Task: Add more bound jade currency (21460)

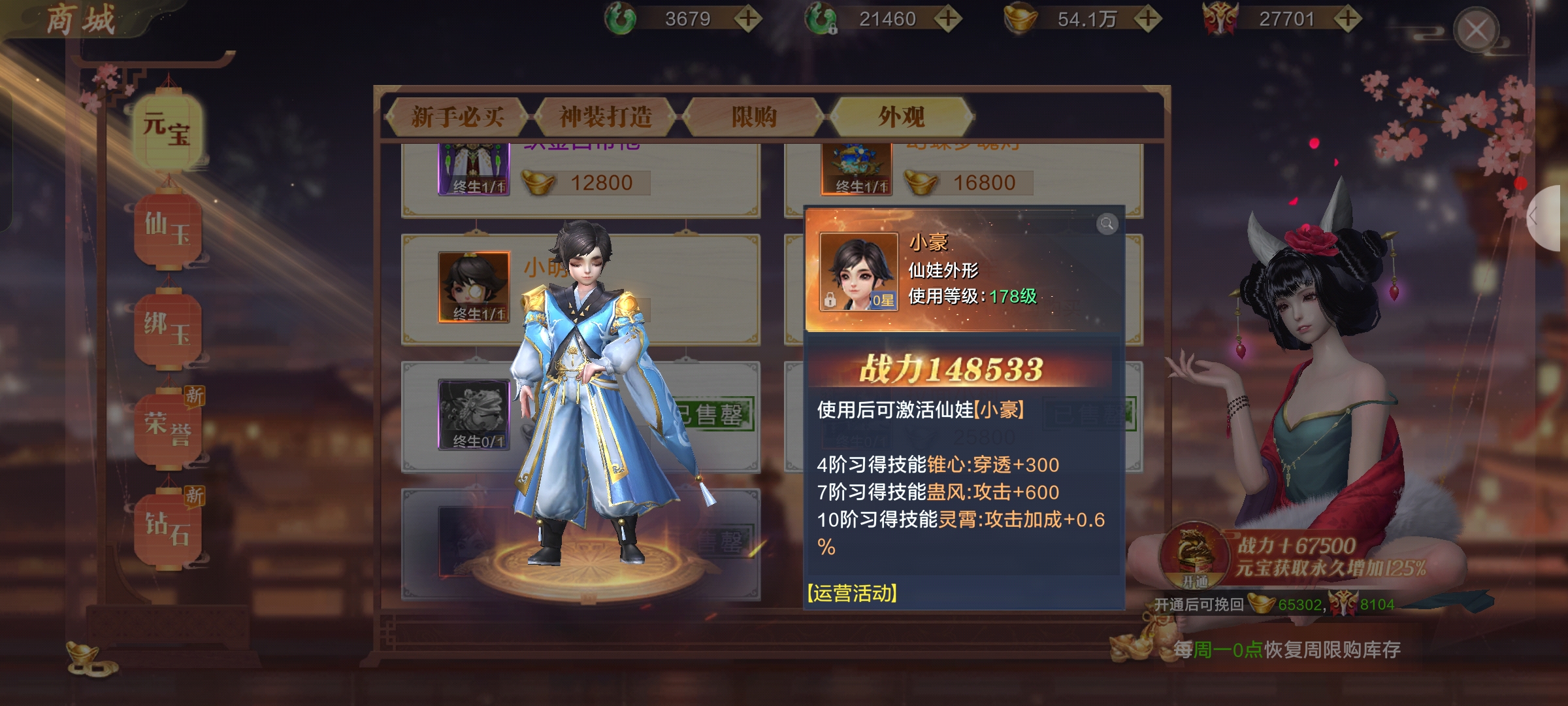Action: (x=948, y=19)
